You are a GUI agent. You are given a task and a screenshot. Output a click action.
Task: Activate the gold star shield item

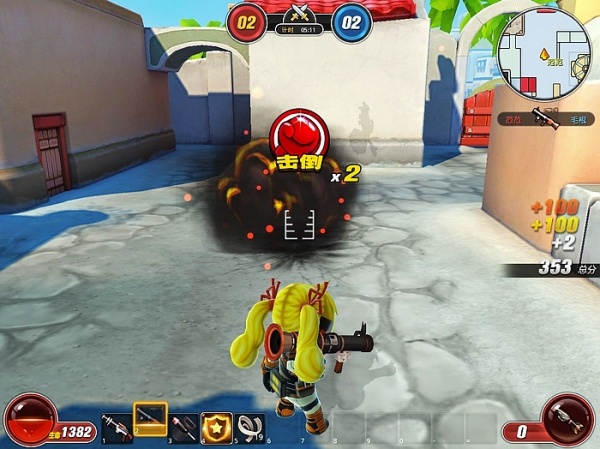[x=216, y=427]
